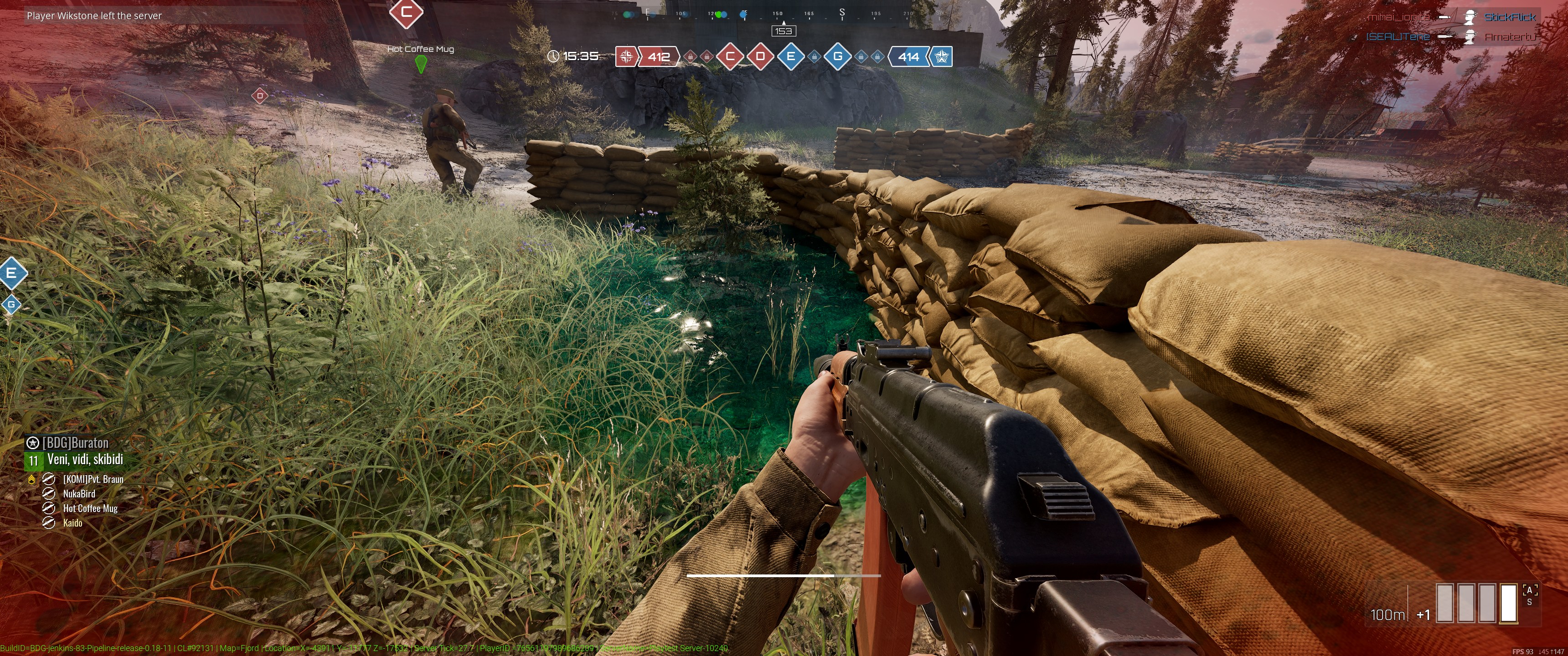The width and height of the screenshot is (1568, 656).
Task: Click the compass heading strip
Action: [782, 13]
